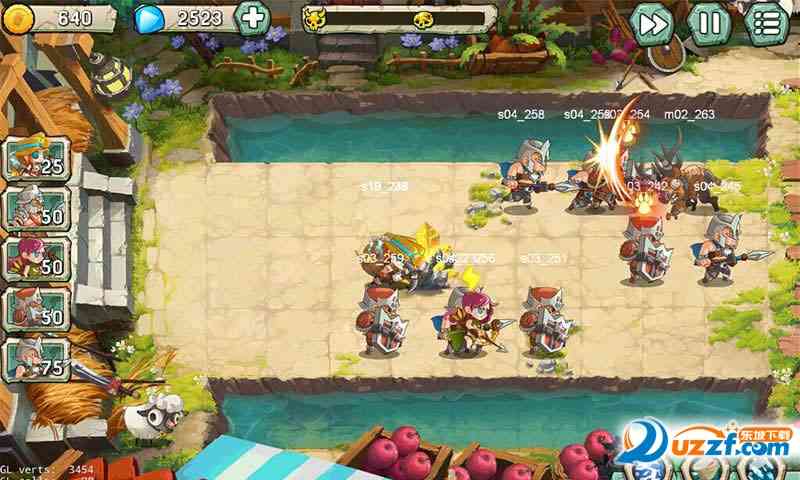Pause the battle
This screenshot has width=800, height=480.
[x=709, y=22]
